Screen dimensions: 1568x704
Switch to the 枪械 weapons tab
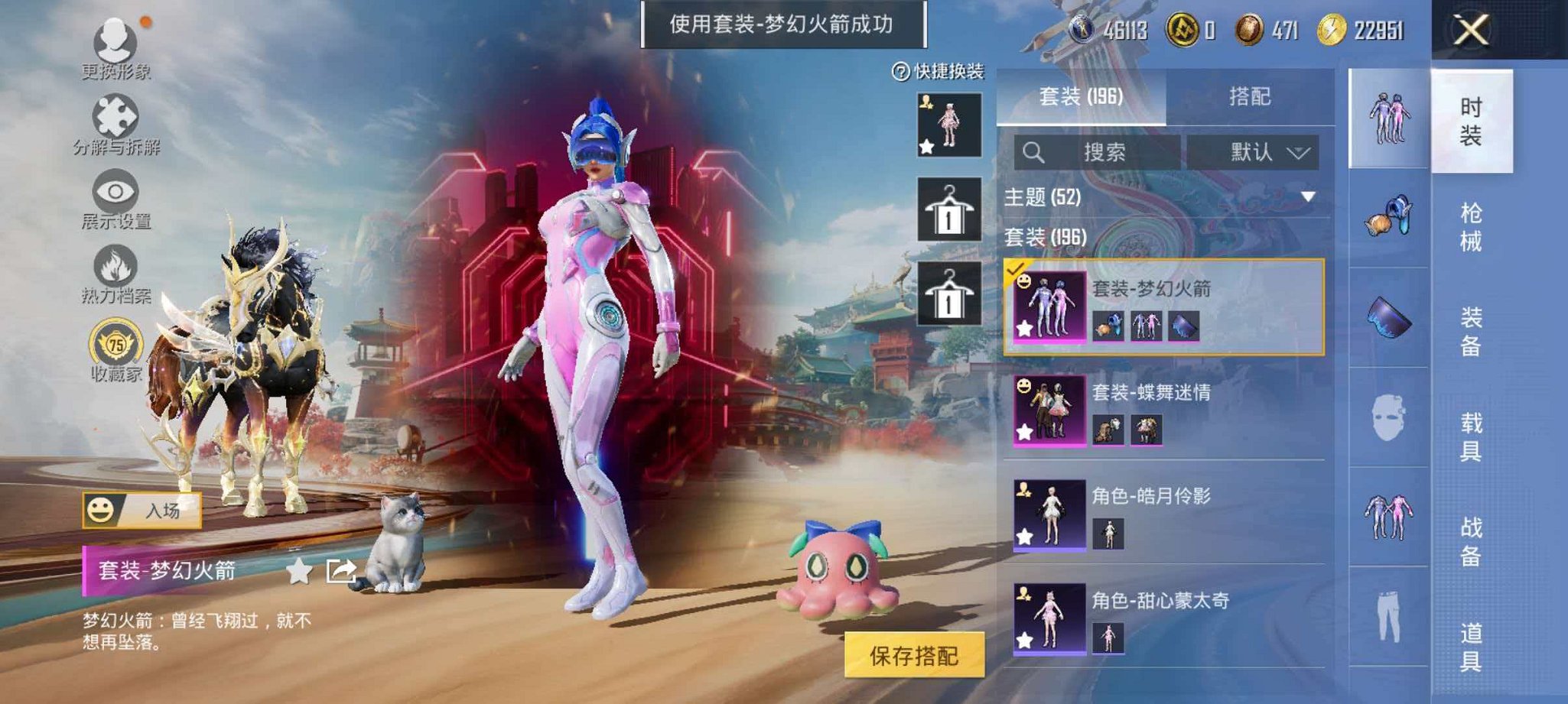(x=1472, y=225)
